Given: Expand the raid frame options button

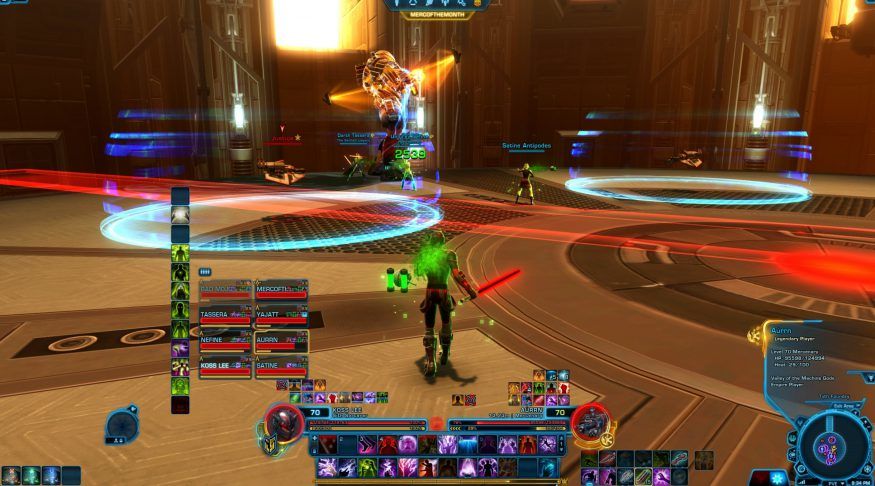Looking at the screenshot, I should click(205, 271).
